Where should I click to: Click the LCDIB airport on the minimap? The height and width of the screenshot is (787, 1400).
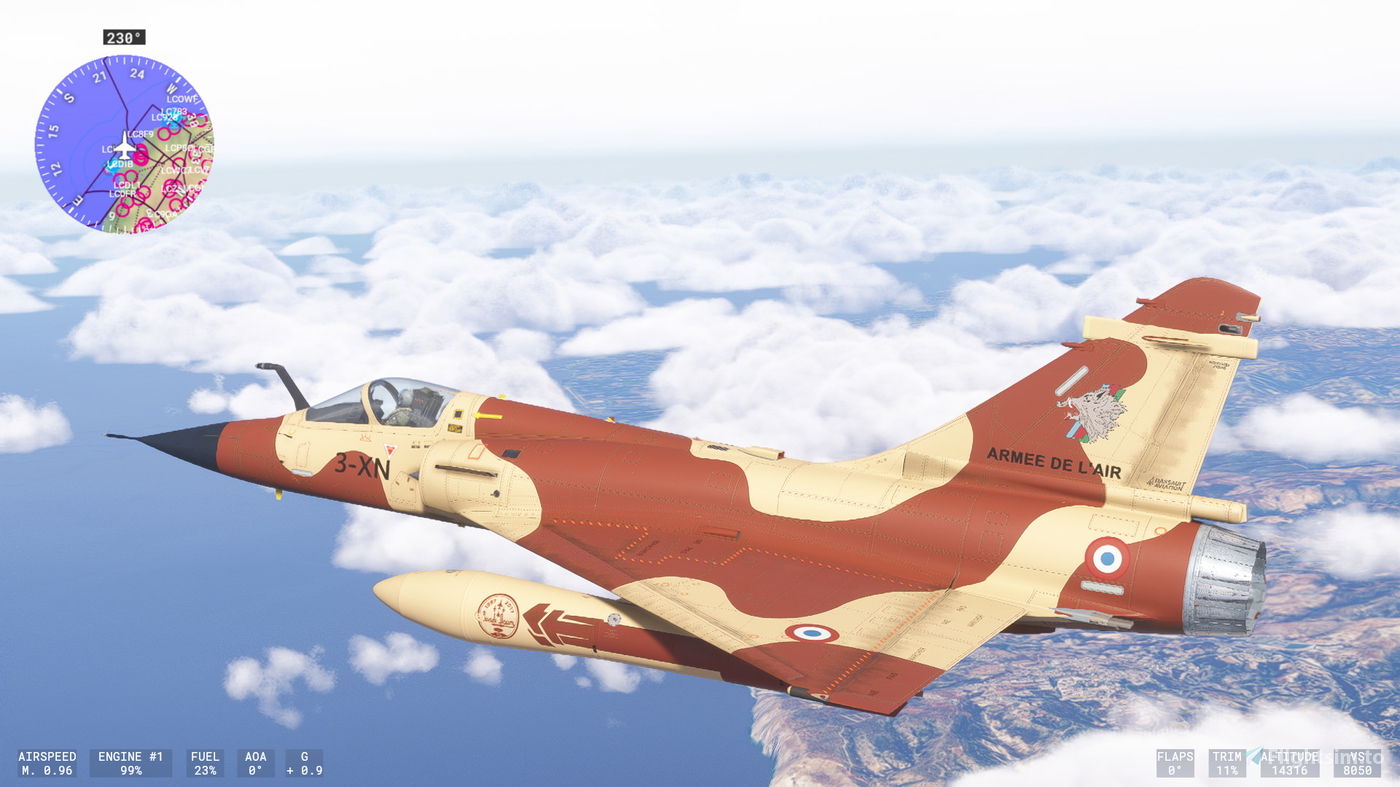[121, 163]
